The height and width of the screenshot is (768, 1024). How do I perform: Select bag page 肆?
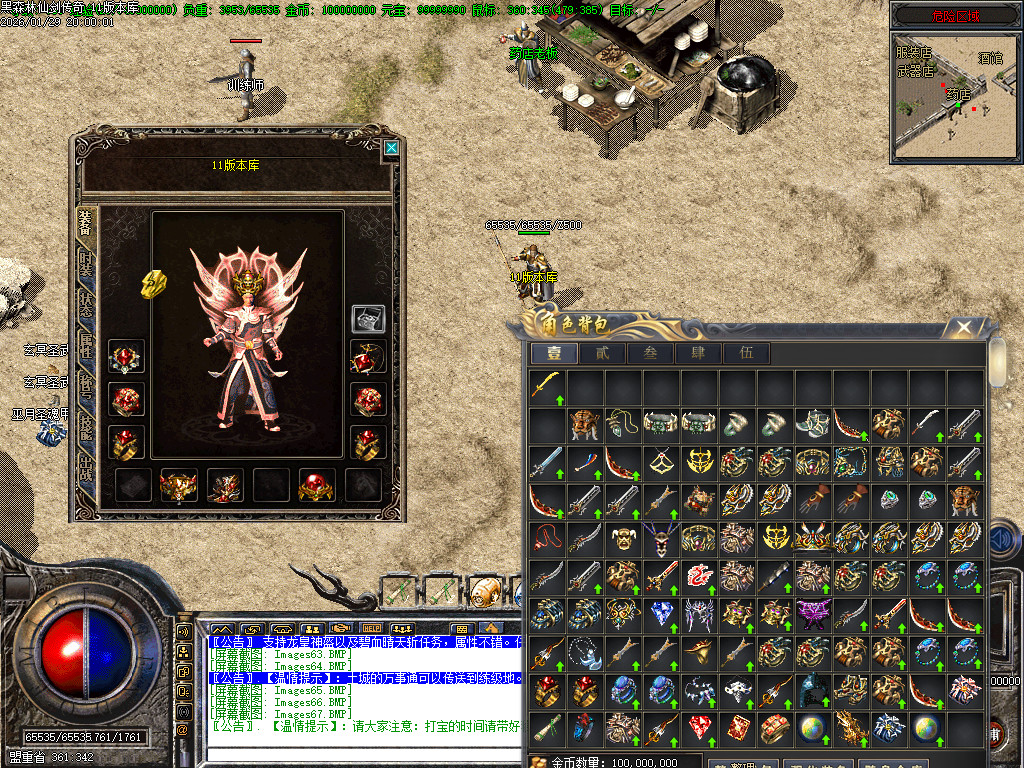tap(698, 353)
